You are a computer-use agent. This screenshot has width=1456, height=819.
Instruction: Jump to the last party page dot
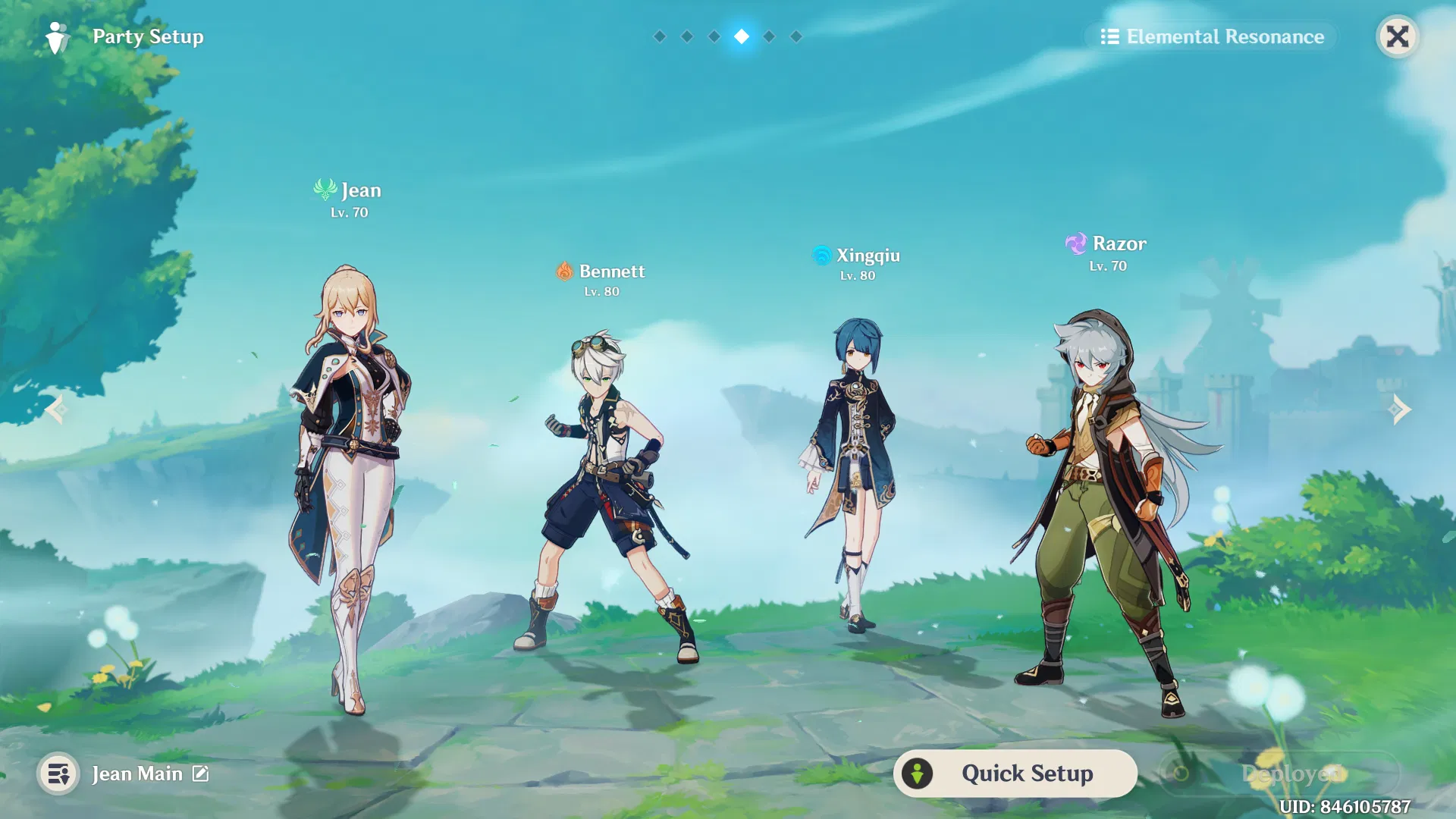tap(796, 36)
